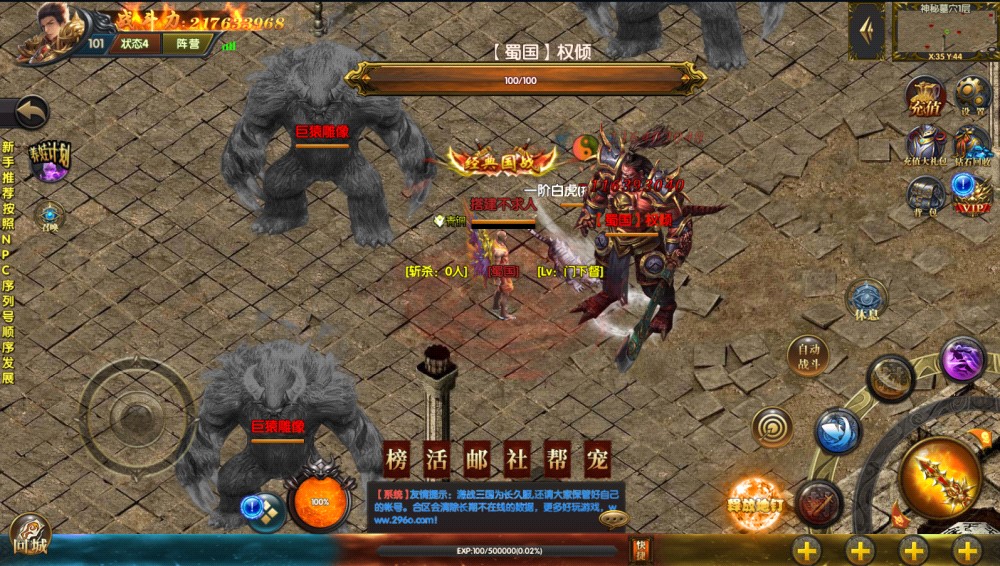Viewport: 1000px width, 566px height.
Task: Cast the purple dragon skill
Action: [963, 358]
